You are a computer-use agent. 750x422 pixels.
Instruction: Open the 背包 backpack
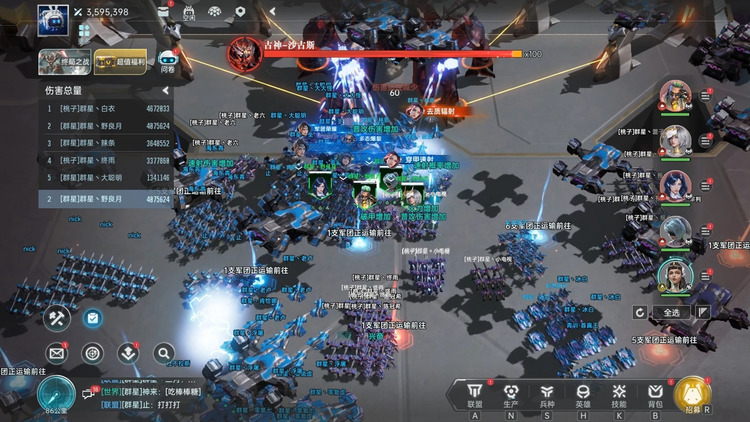pyautogui.click(x=655, y=393)
